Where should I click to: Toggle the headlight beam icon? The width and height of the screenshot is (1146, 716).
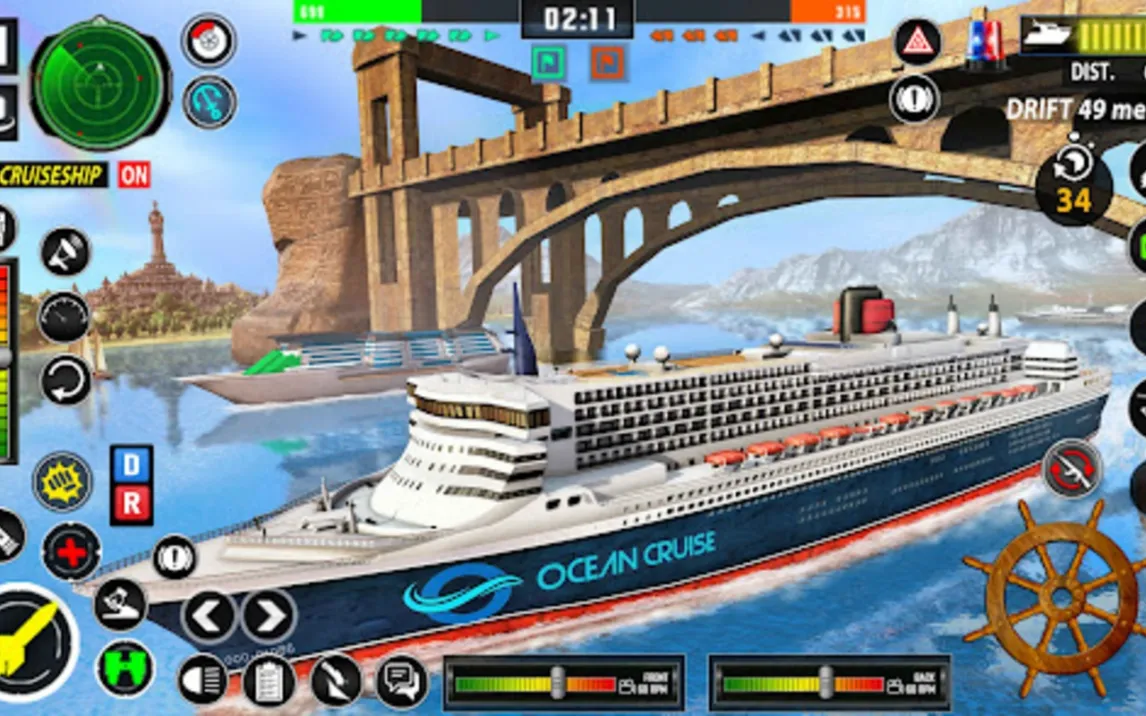[202, 680]
